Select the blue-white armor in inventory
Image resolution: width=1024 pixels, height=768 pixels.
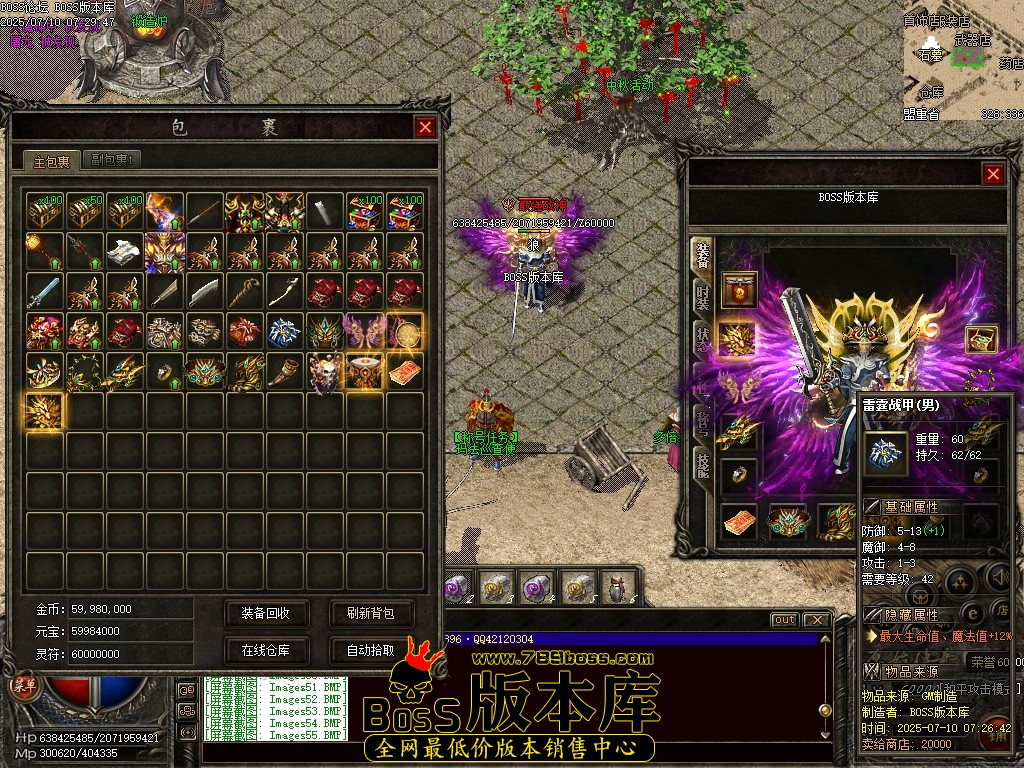285,330
